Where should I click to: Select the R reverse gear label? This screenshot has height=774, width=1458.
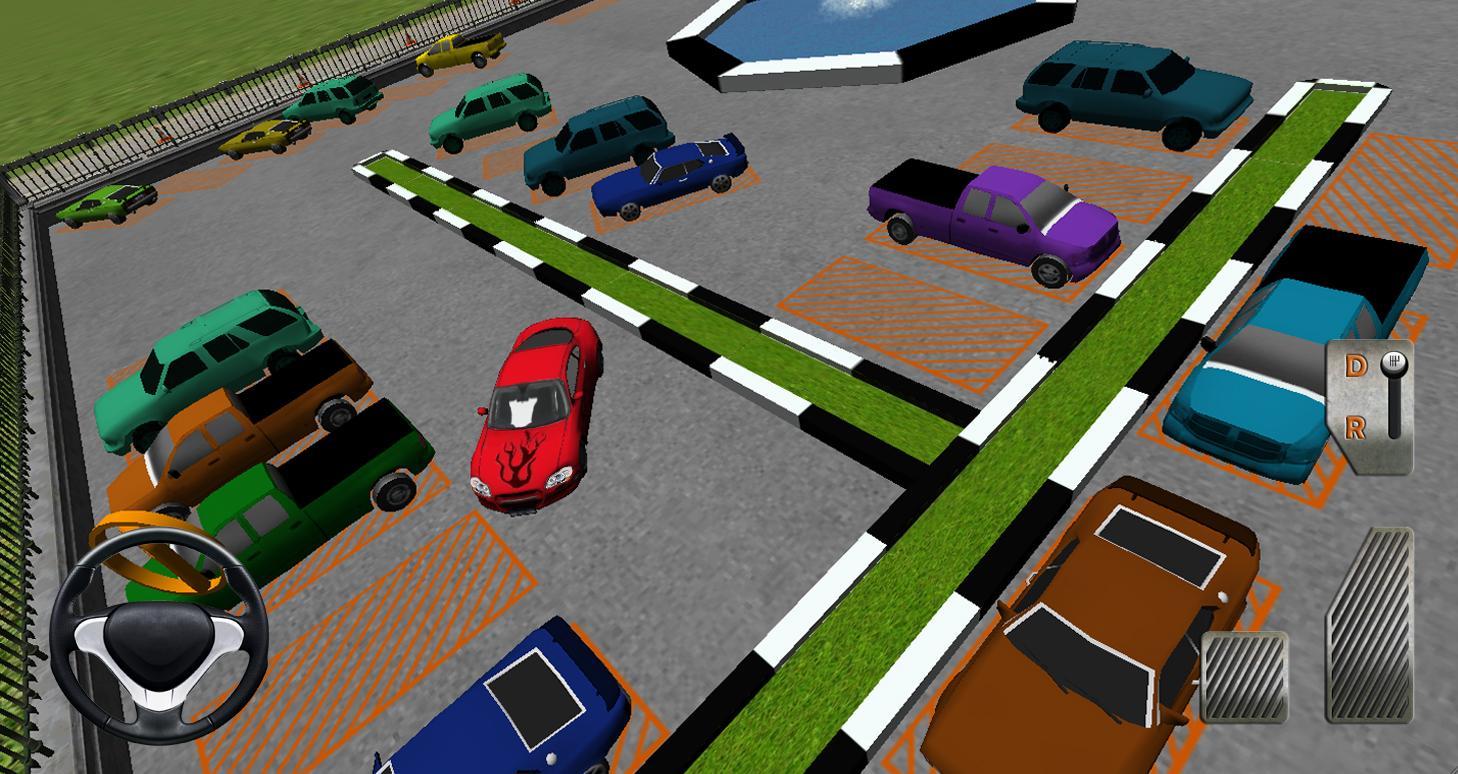(1356, 427)
